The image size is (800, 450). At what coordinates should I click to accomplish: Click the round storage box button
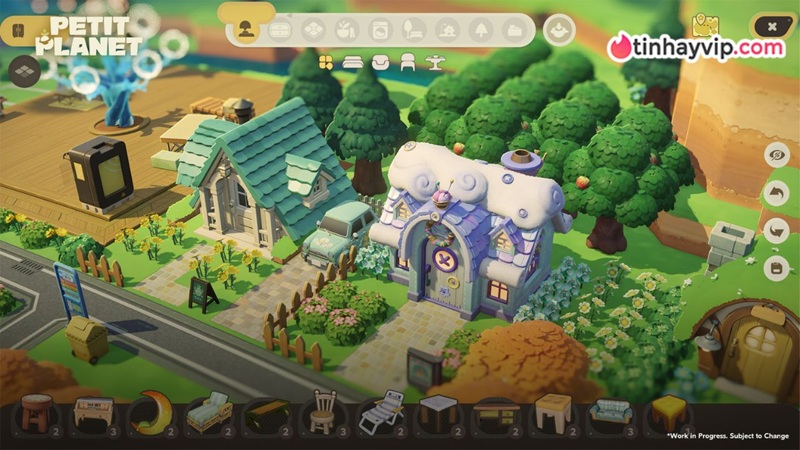[x=559, y=30]
